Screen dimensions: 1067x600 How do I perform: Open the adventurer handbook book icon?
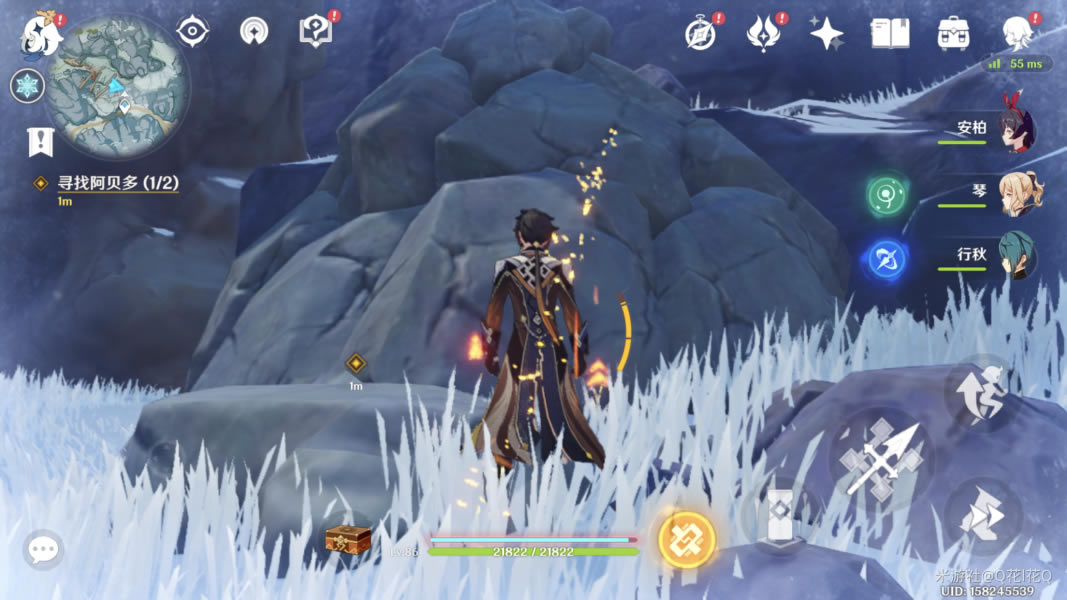click(x=890, y=34)
